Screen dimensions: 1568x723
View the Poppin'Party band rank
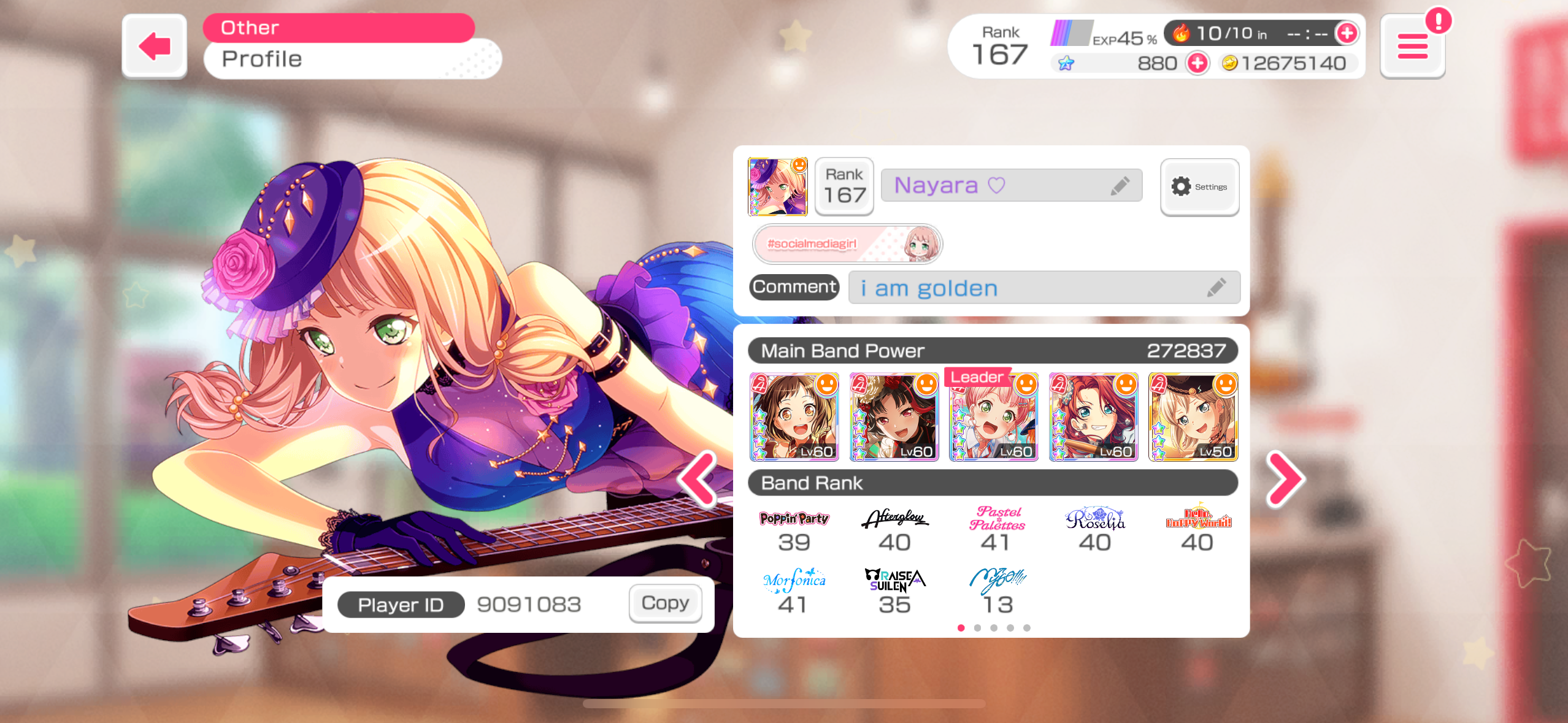794,530
